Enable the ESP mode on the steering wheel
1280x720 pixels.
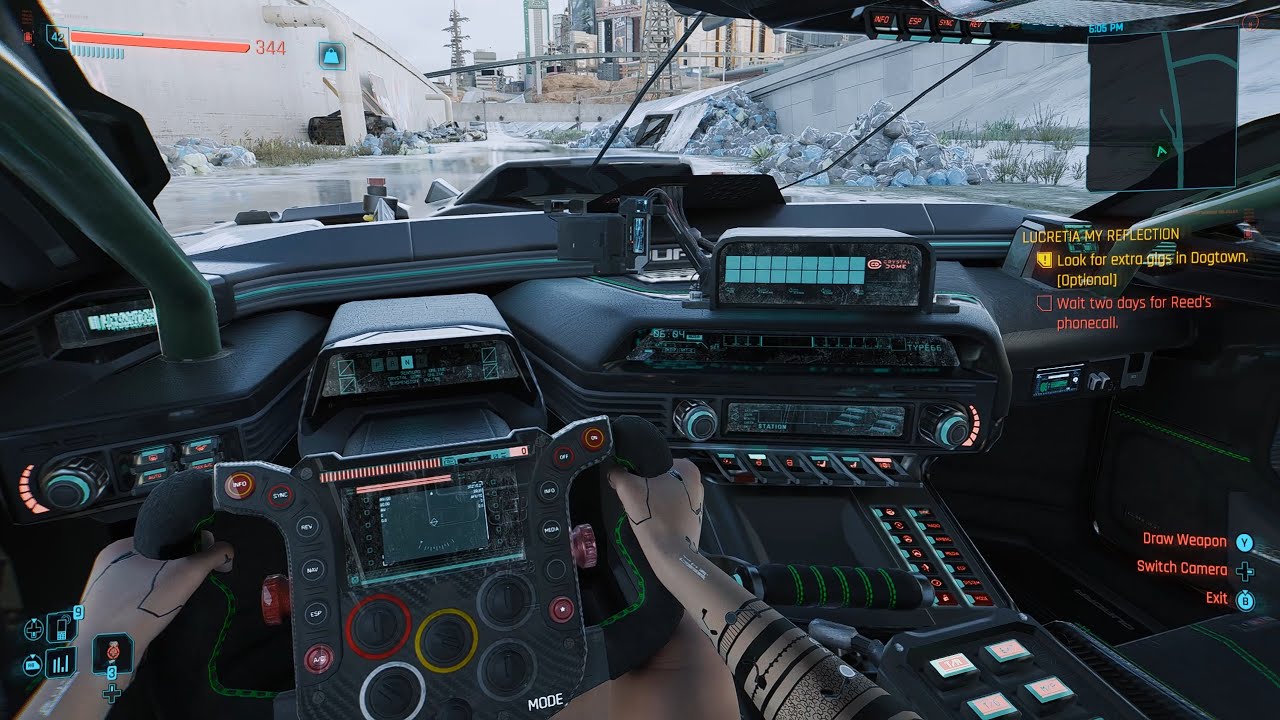[314, 615]
